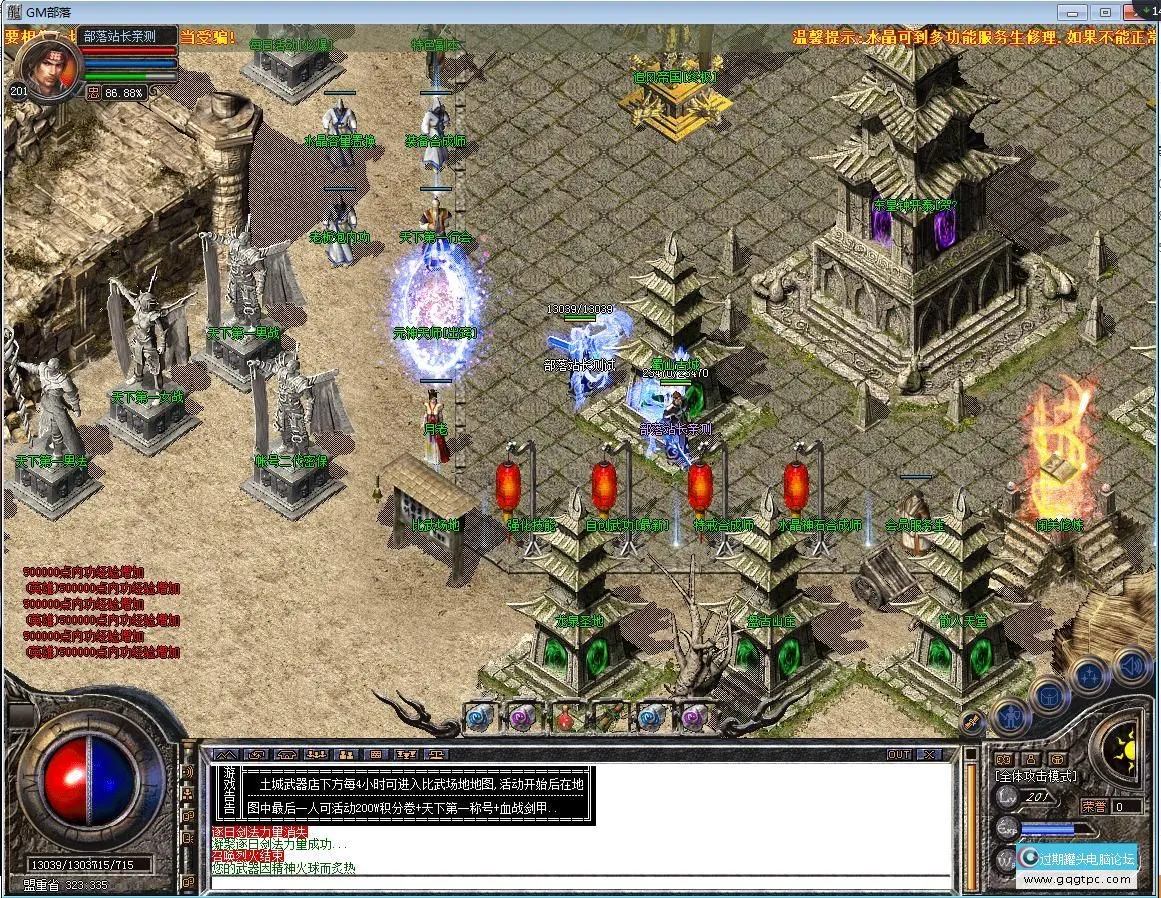Change the 全体攻击模式 attack mode label

(1036, 775)
